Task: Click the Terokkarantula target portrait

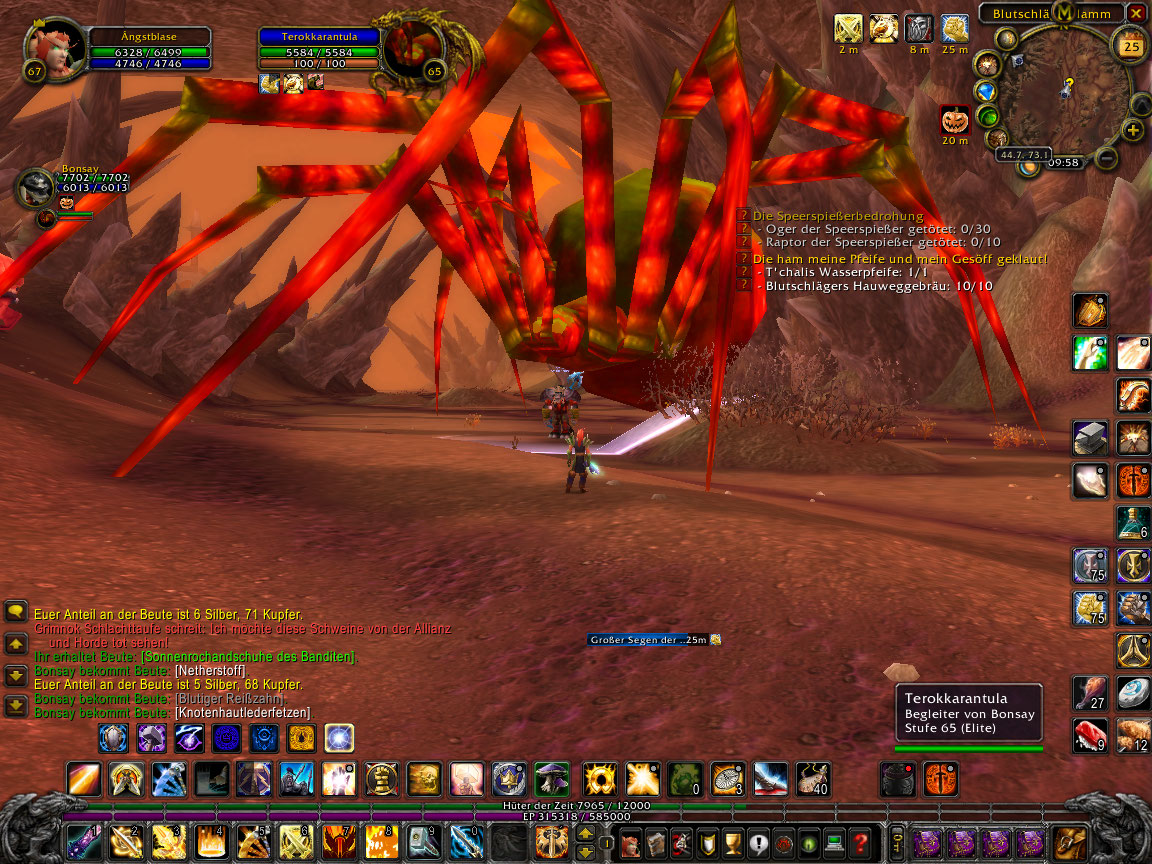Action: click(414, 48)
